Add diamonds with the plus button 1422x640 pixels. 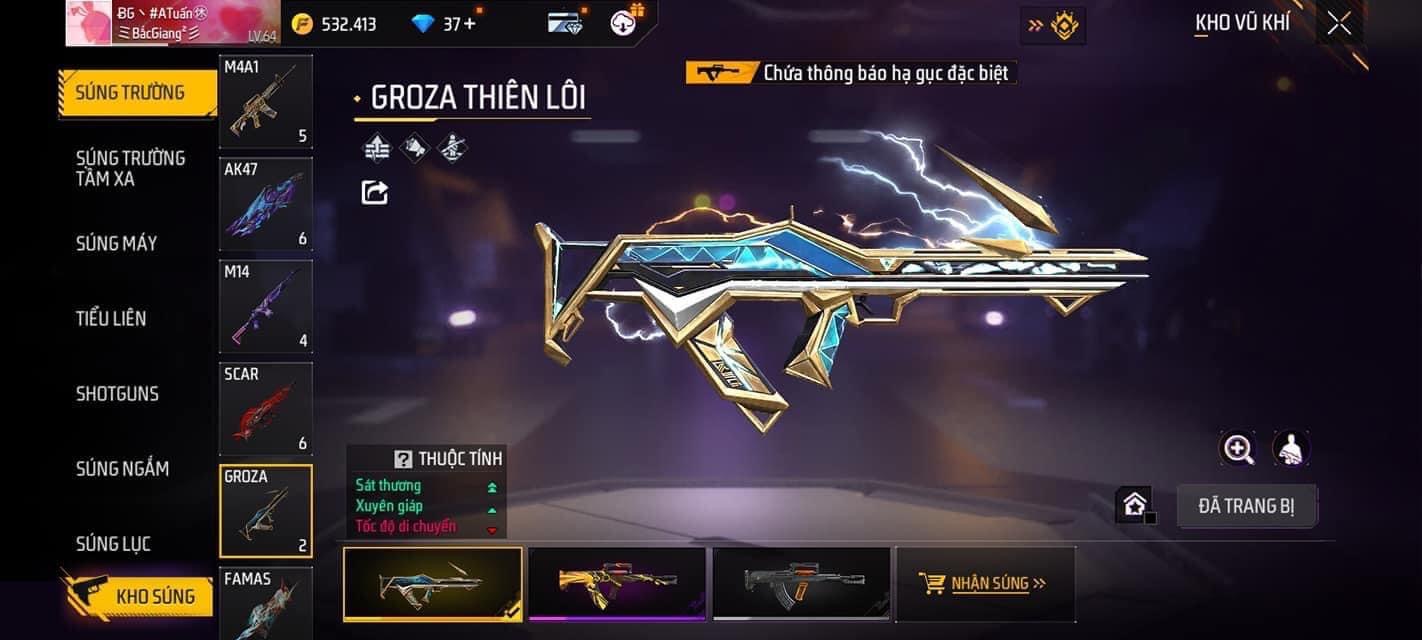469,24
